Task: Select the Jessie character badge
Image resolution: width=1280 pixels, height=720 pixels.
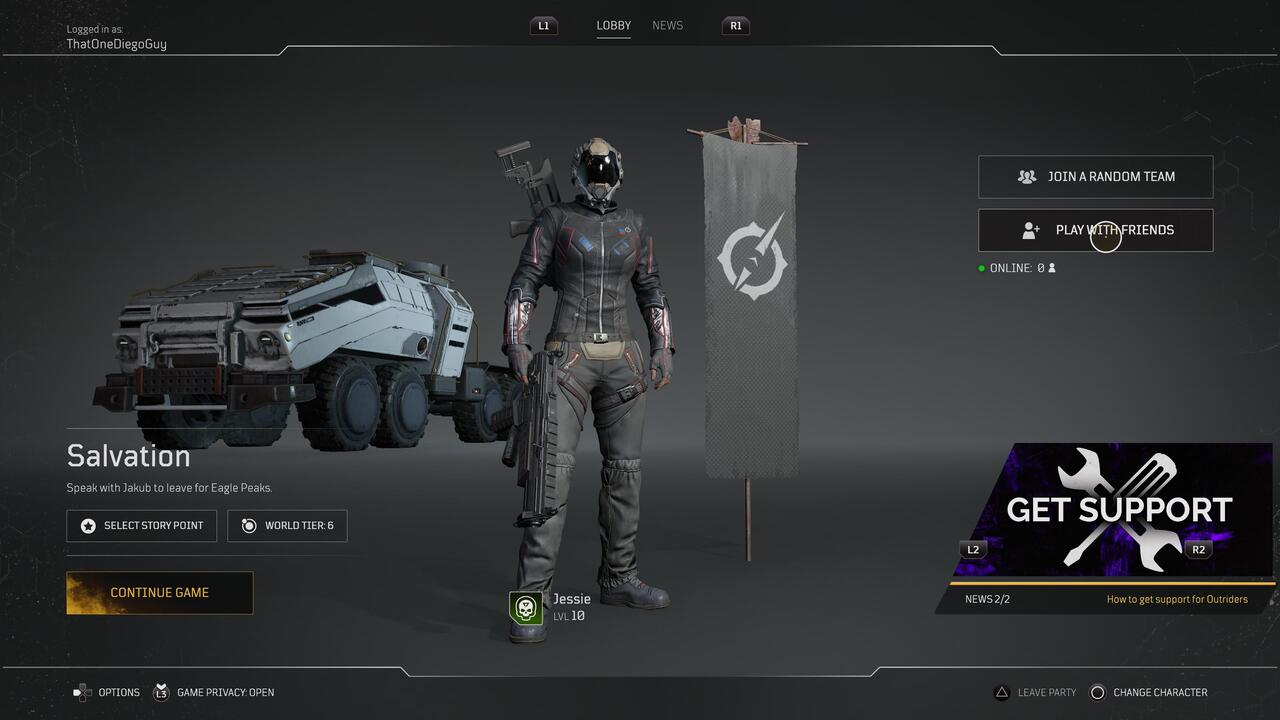Action: click(x=526, y=607)
